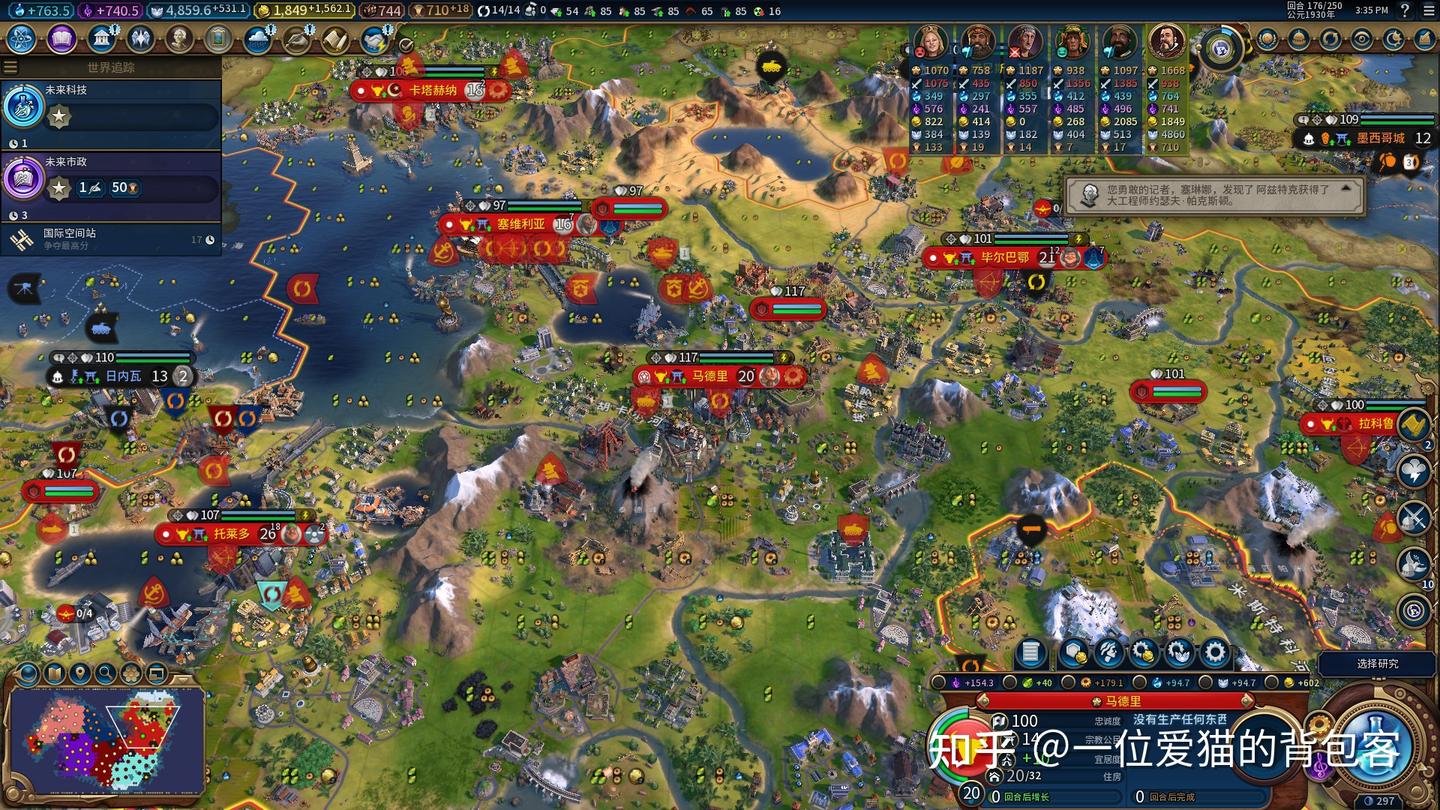
Task: Toggle the world tracker list menu icon
Action: point(11,67)
